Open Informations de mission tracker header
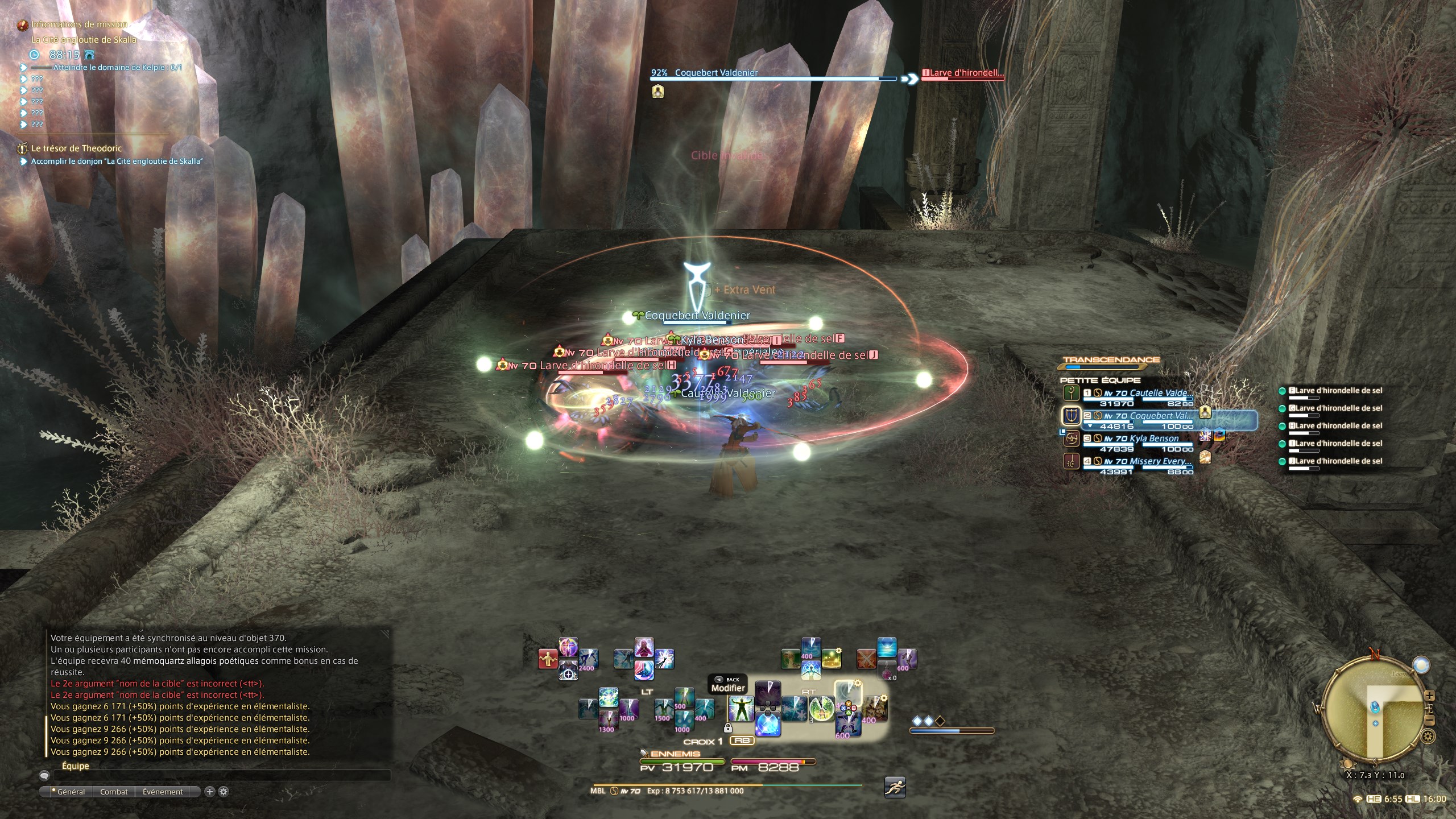Image resolution: width=1456 pixels, height=819 pixels. click(x=79, y=24)
